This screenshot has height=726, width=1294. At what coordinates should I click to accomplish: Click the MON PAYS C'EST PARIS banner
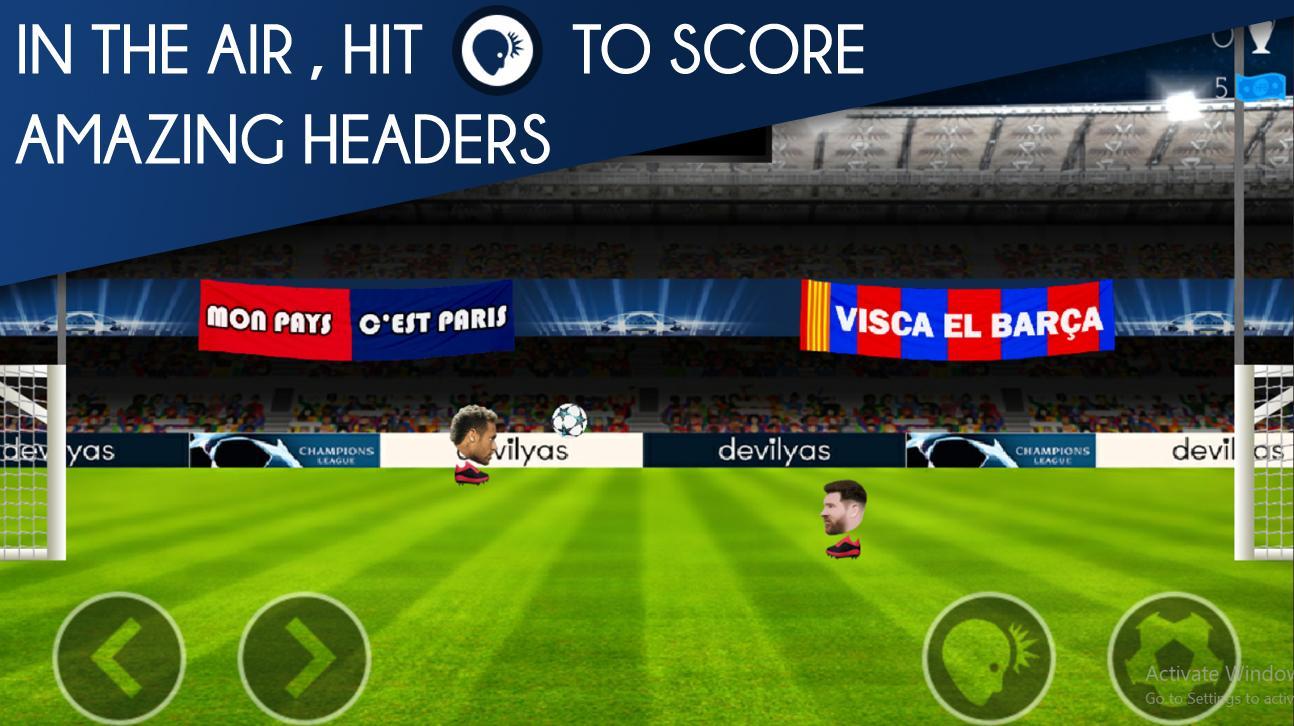357,319
